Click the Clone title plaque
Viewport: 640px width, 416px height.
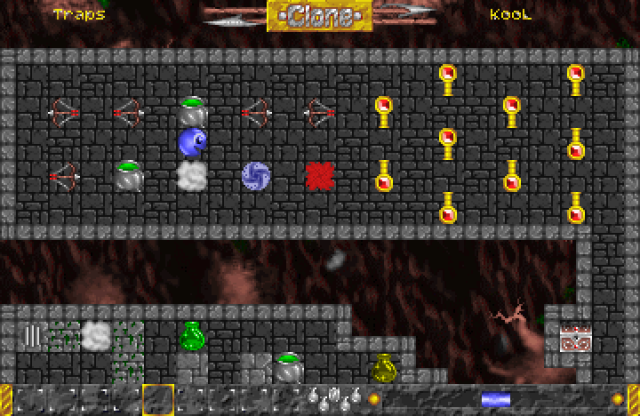point(320,16)
